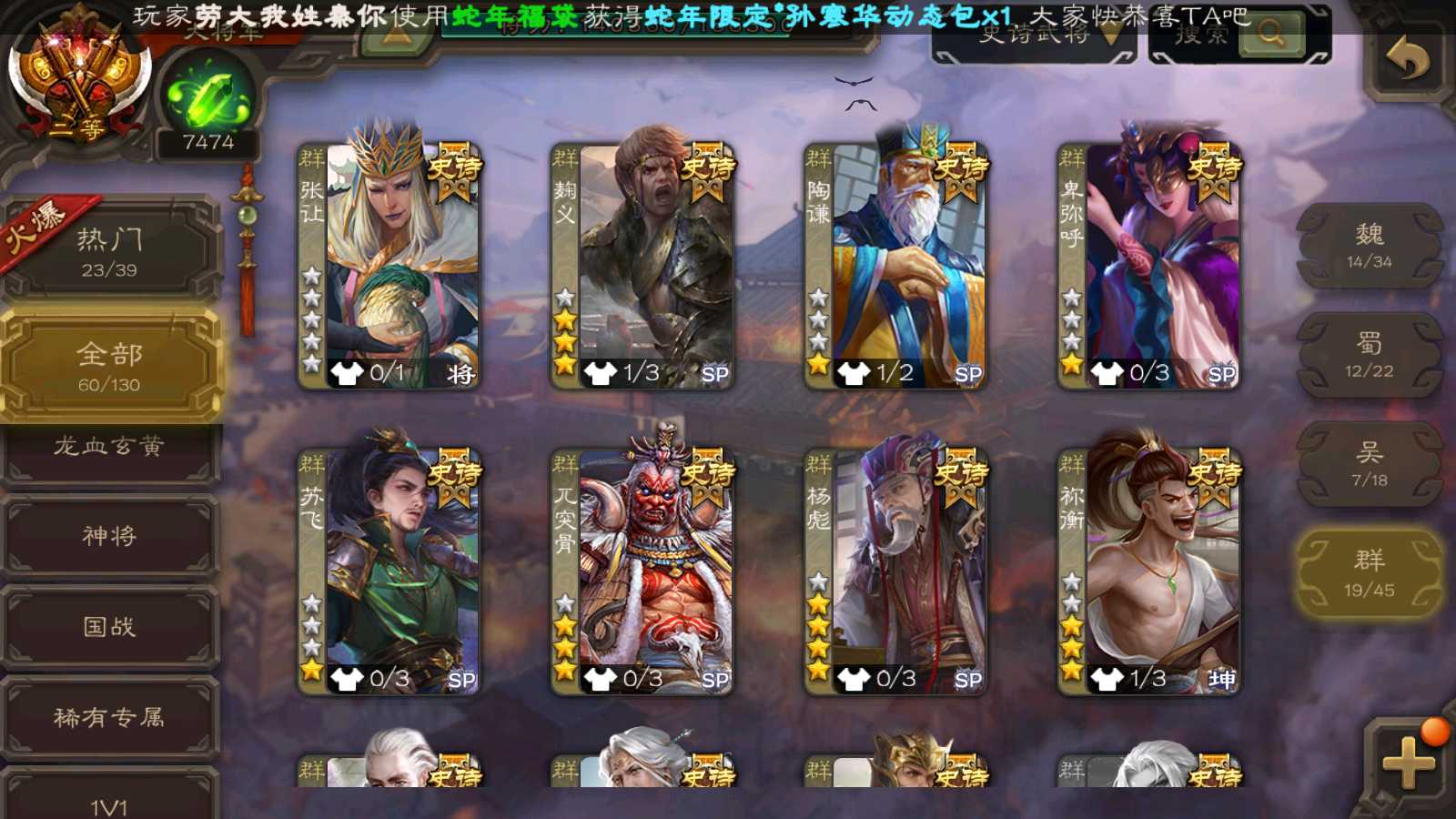The image size is (1456, 819).
Task: Show the 神将 category
Action: [x=109, y=535]
